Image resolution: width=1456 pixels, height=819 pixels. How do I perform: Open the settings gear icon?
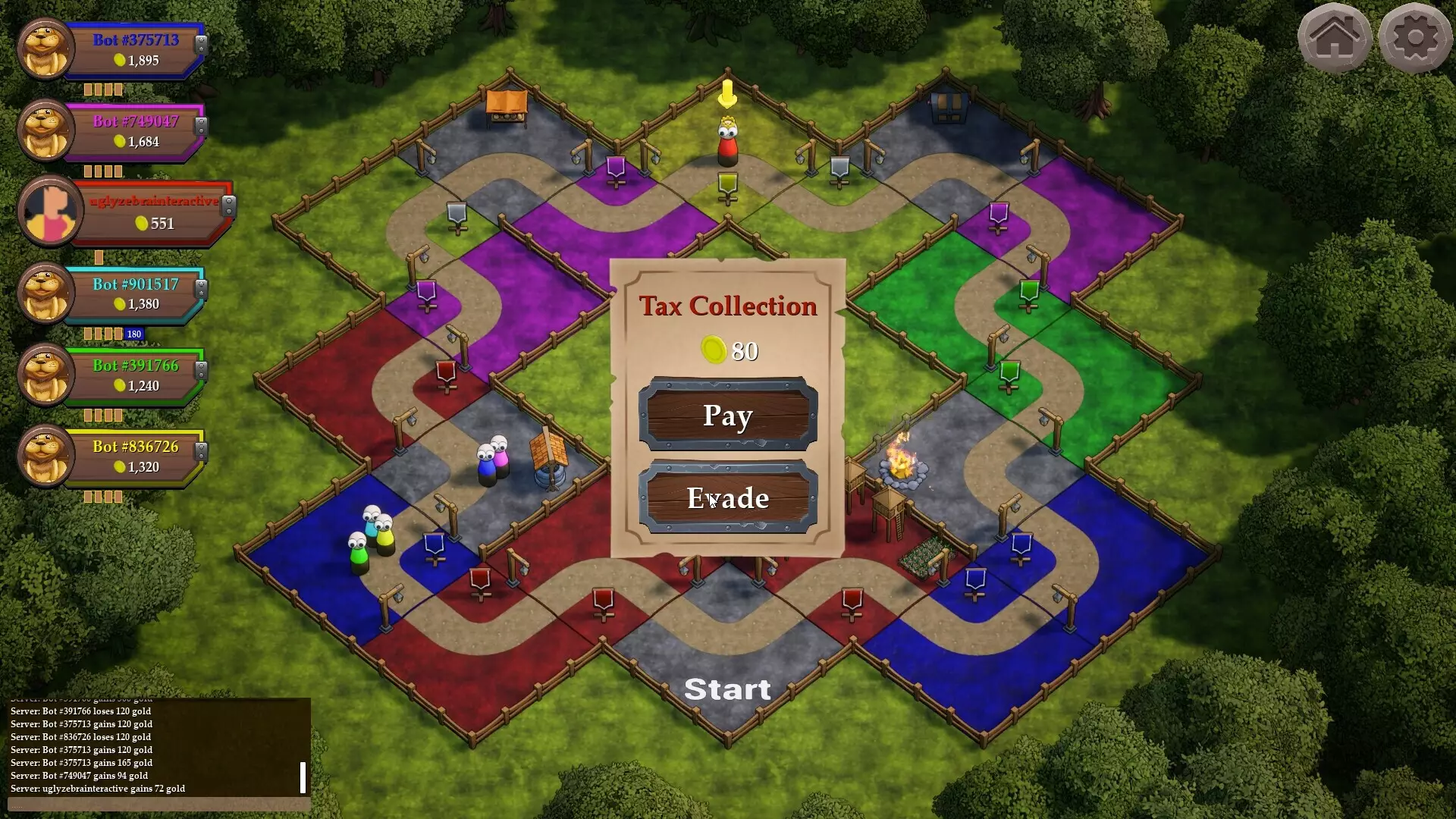point(1417,36)
